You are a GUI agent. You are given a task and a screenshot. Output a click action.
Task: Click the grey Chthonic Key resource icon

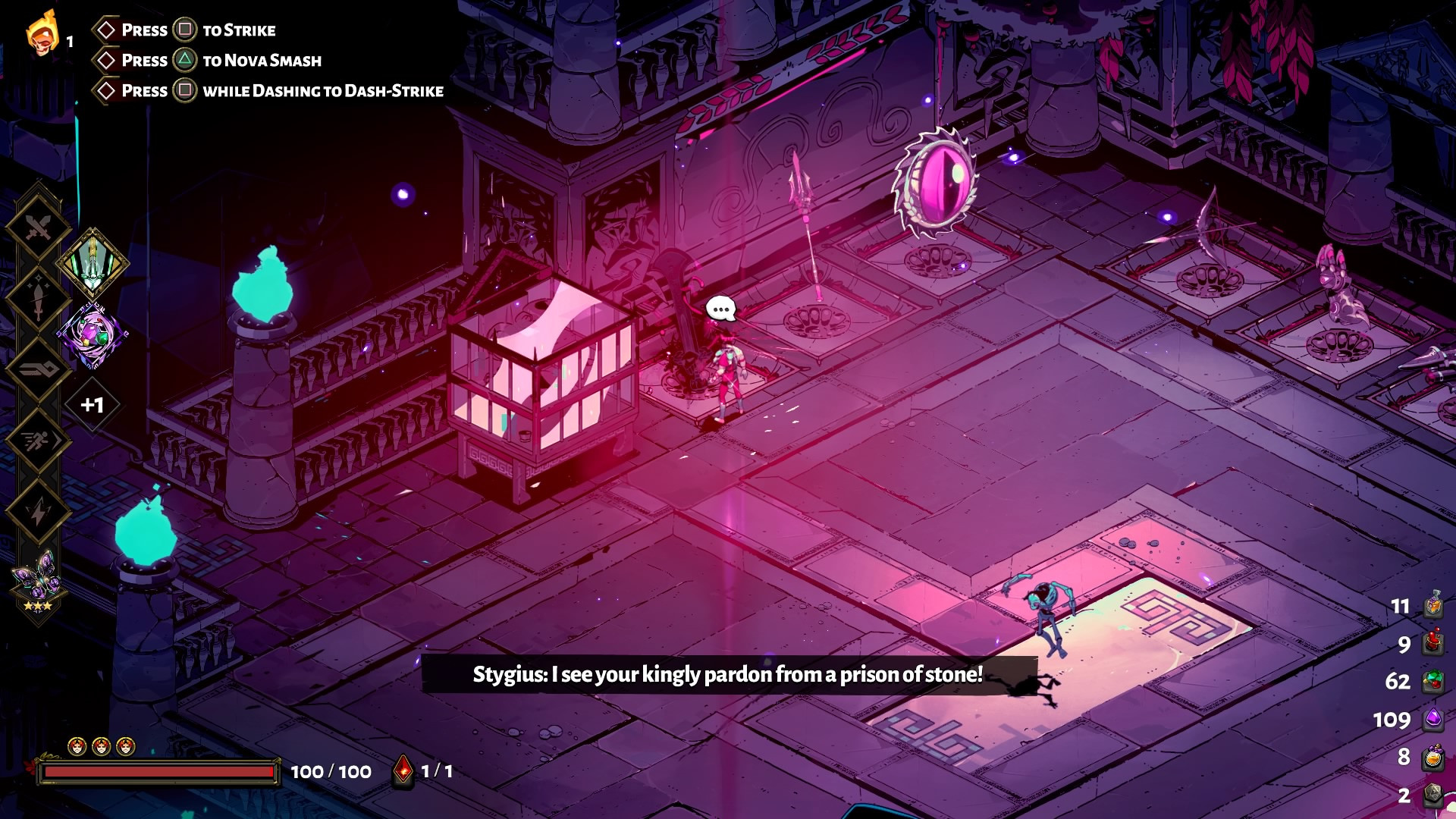[x=1432, y=794]
